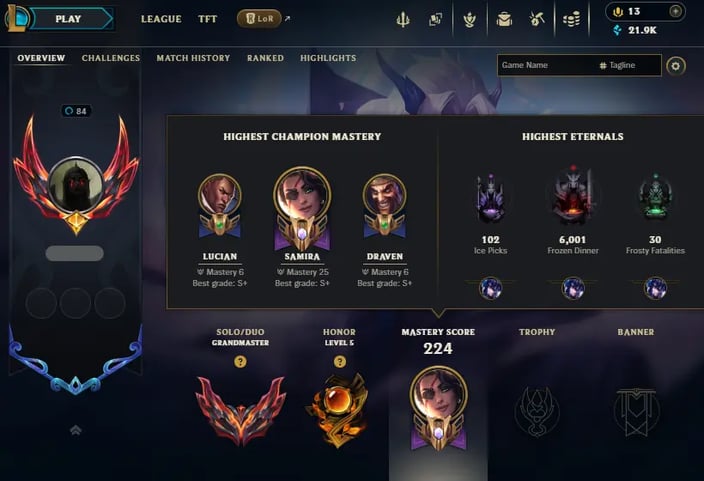Select the Overview tab
The width and height of the screenshot is (704, 481).
(x=41, y=58)
